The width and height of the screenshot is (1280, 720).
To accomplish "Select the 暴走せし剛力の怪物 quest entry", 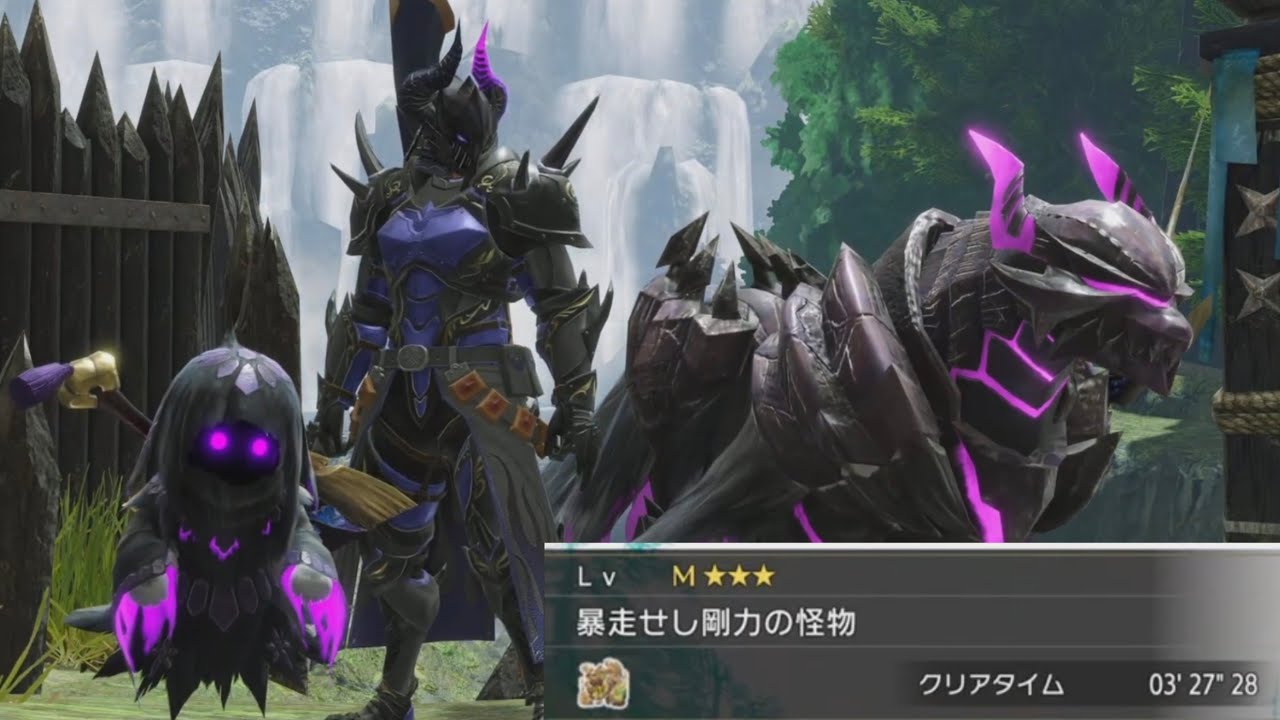I will [x=716, y=624].
